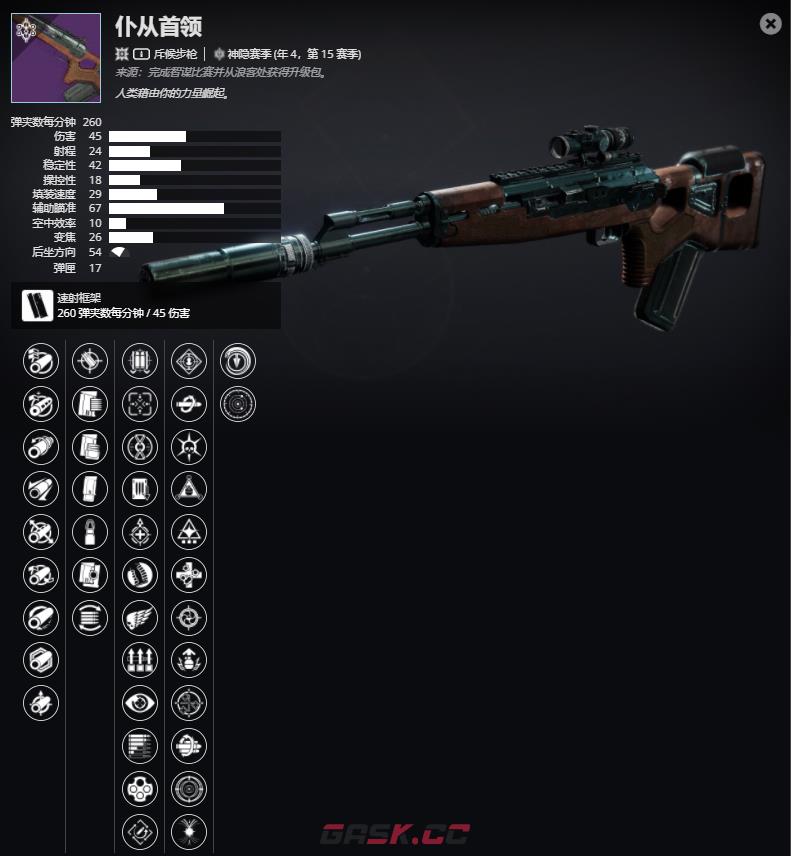791x856 pixels.
Task: Click the weapon thumbnail image
Action: 56,58
